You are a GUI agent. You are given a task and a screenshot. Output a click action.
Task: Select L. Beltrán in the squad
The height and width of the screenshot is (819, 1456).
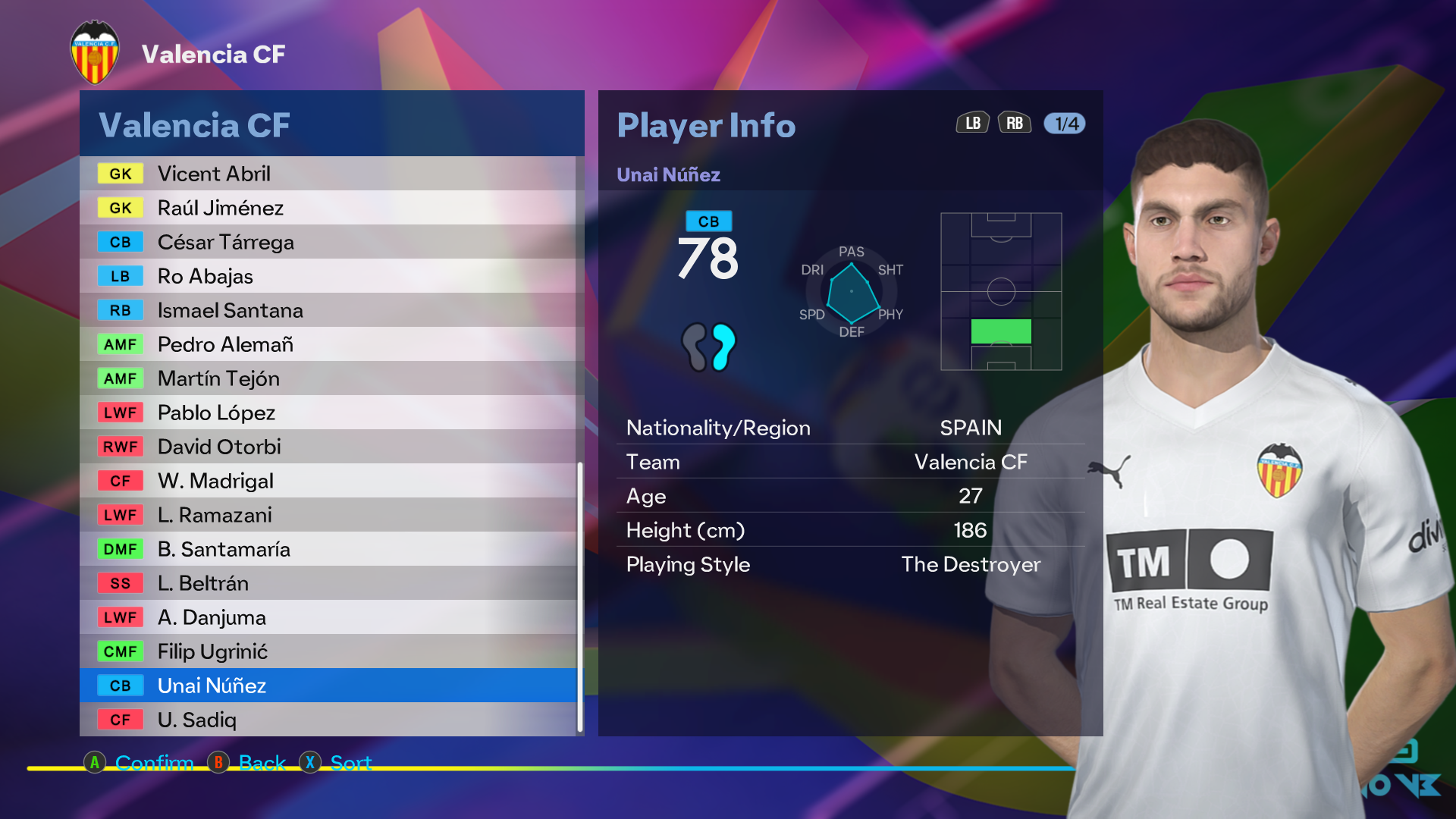(328, 583)
